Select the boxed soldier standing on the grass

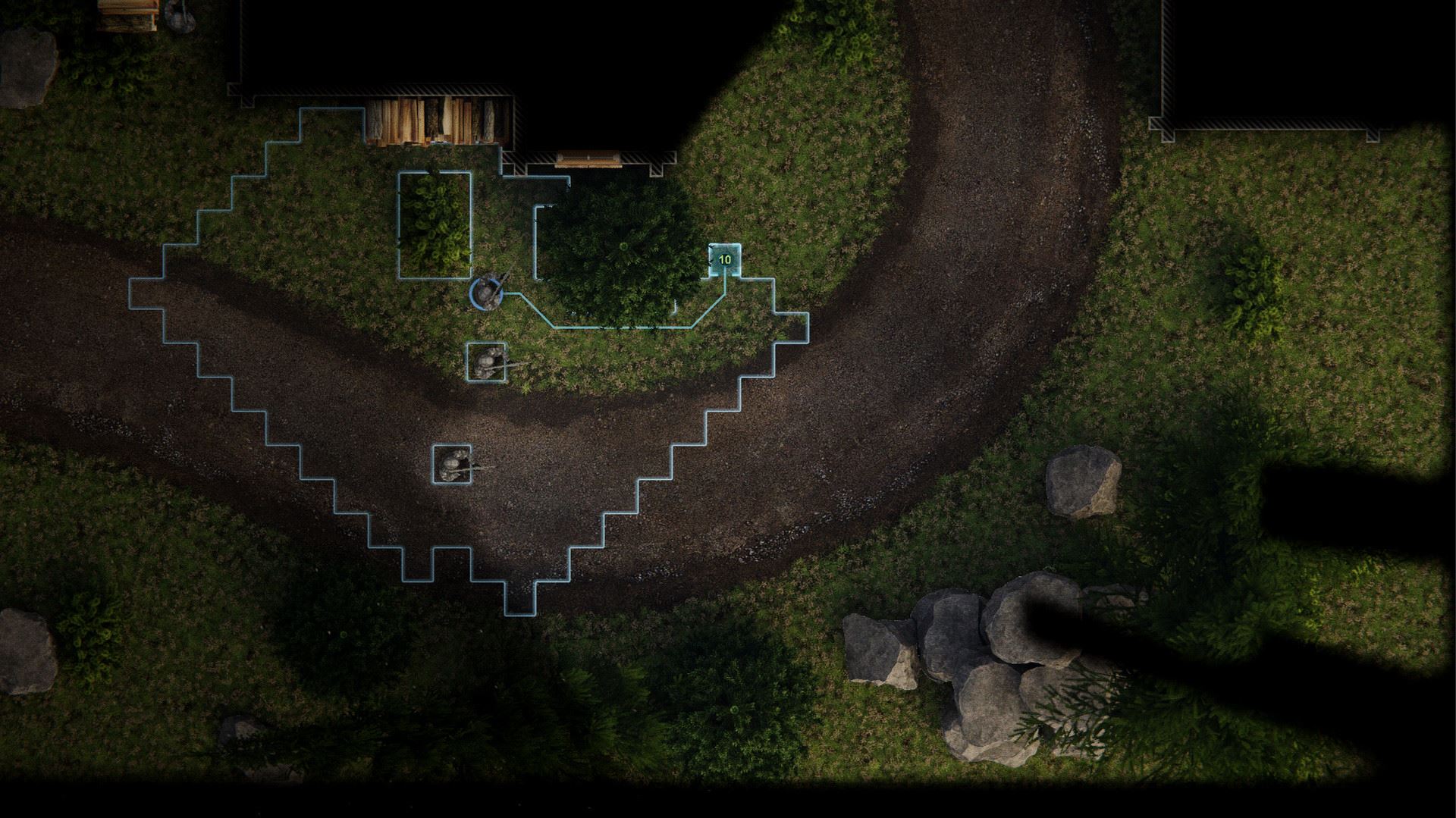(x=486, y=362)
